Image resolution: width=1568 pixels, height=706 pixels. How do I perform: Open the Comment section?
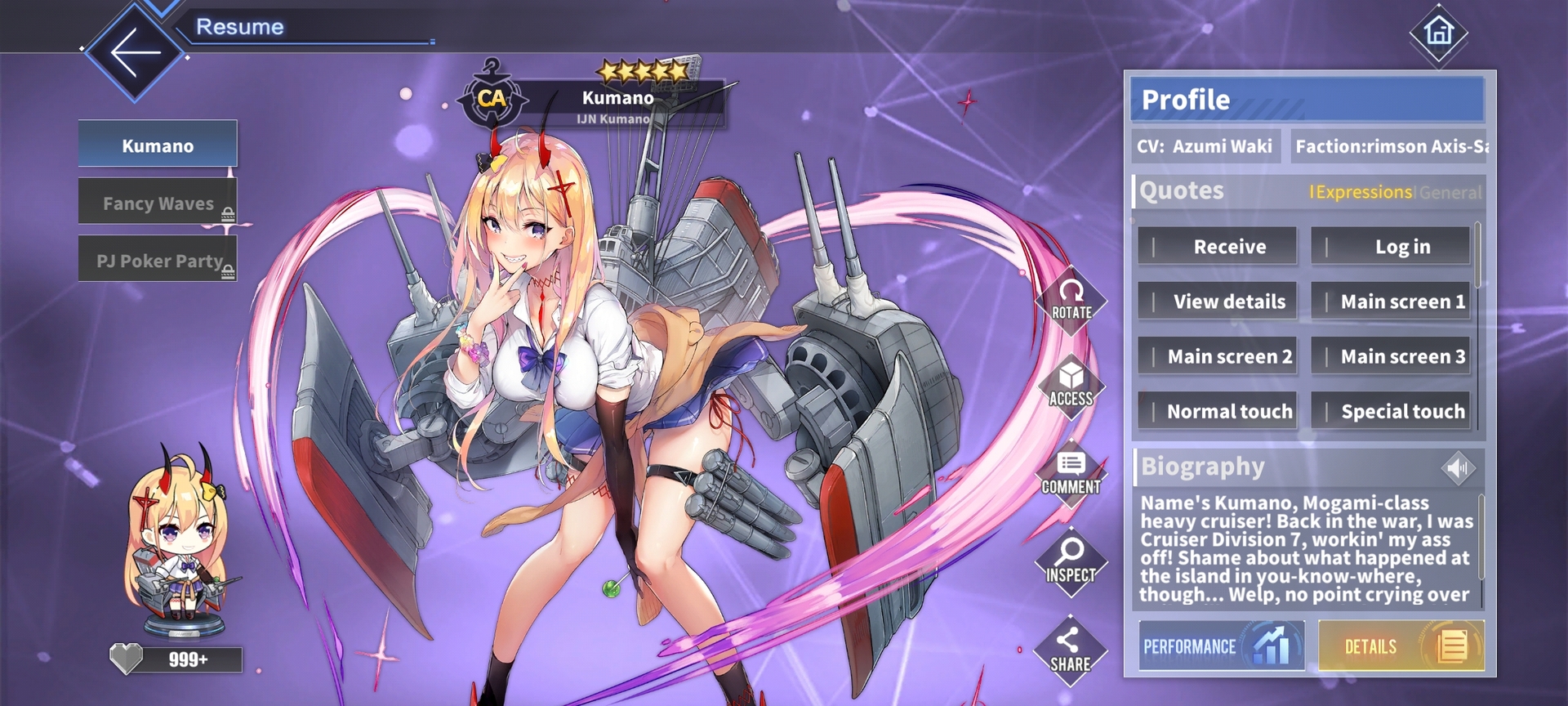pyautogui.click(x=1071, y=475)
